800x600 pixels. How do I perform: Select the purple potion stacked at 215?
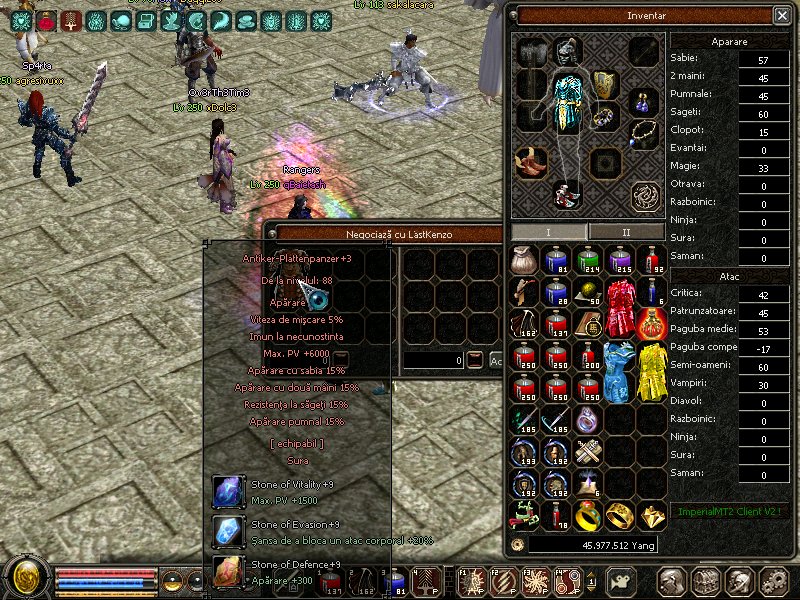pos(620,261)
